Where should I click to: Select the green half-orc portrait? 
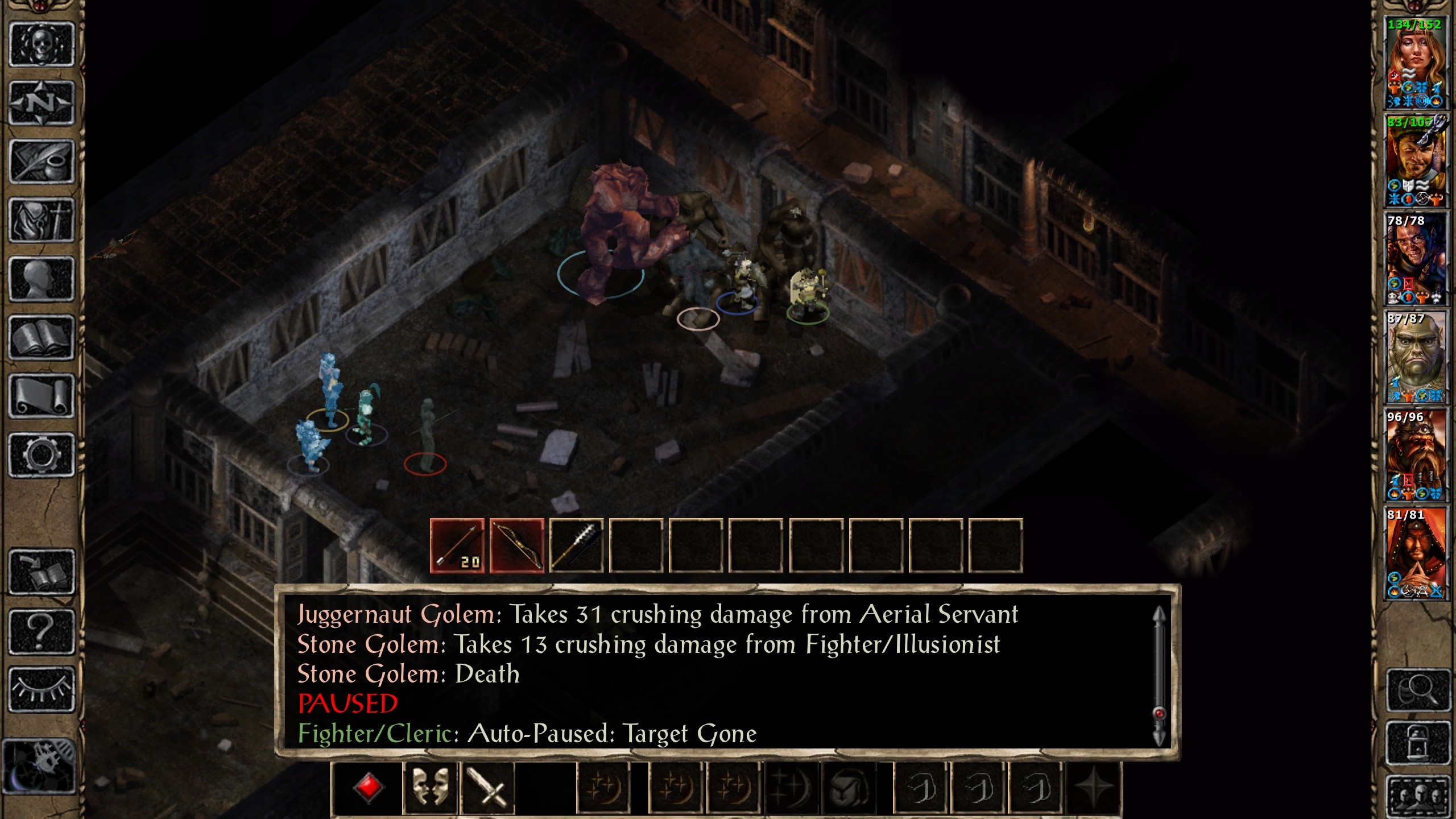pyautogui.click(x=1415, y=358)
